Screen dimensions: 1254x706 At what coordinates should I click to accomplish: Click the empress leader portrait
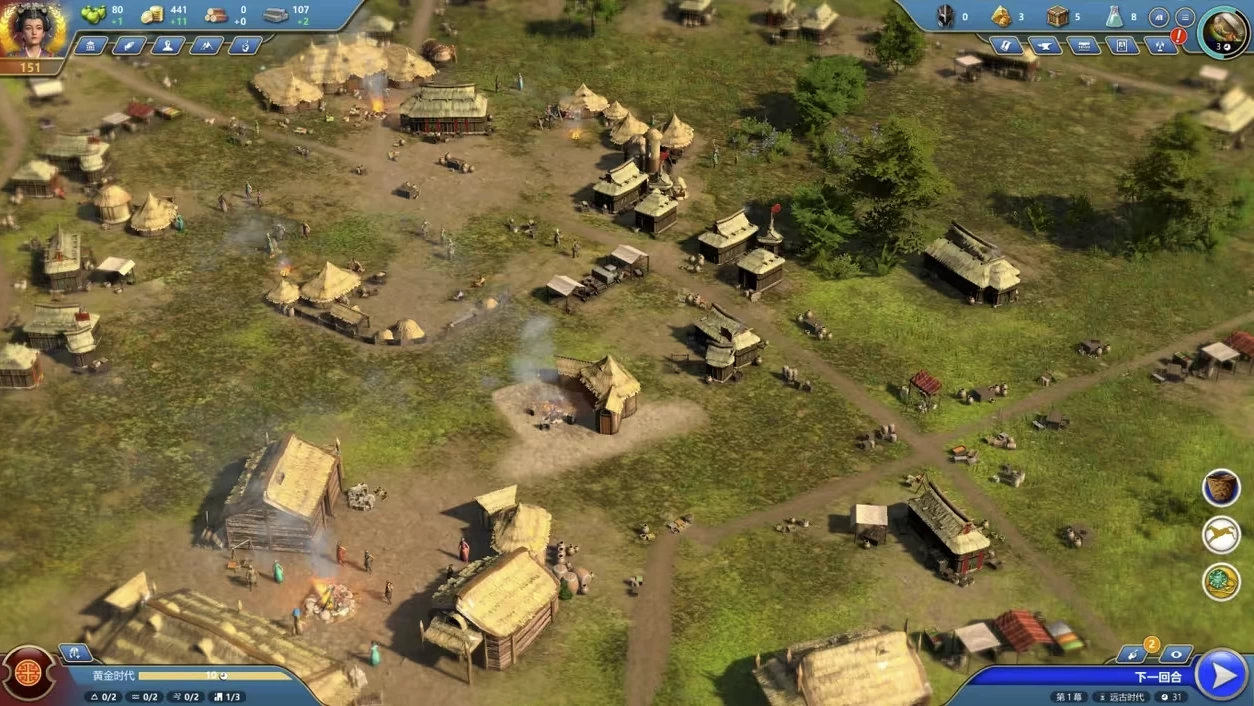coord(32,31)
